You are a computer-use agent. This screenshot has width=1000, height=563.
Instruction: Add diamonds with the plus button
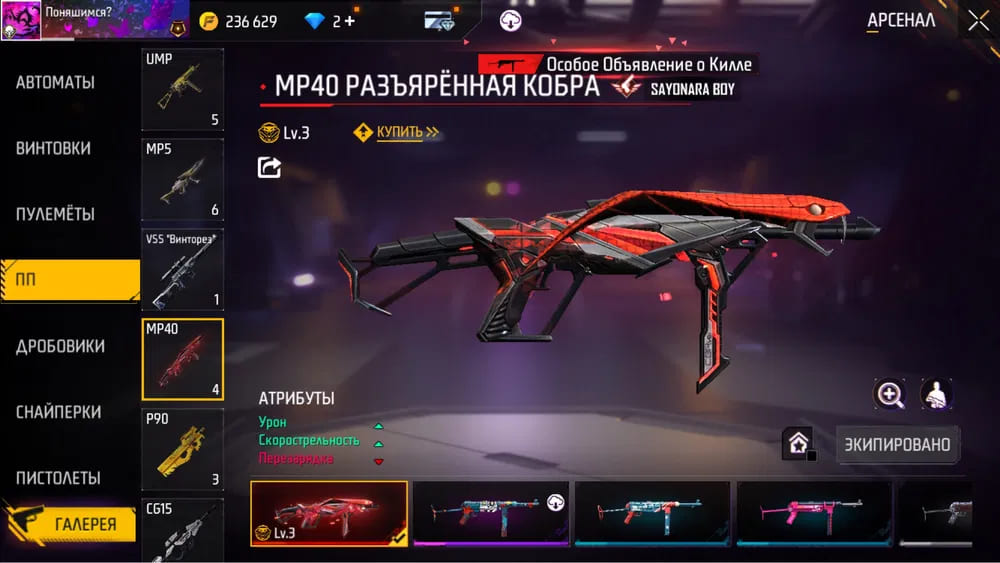350,21
